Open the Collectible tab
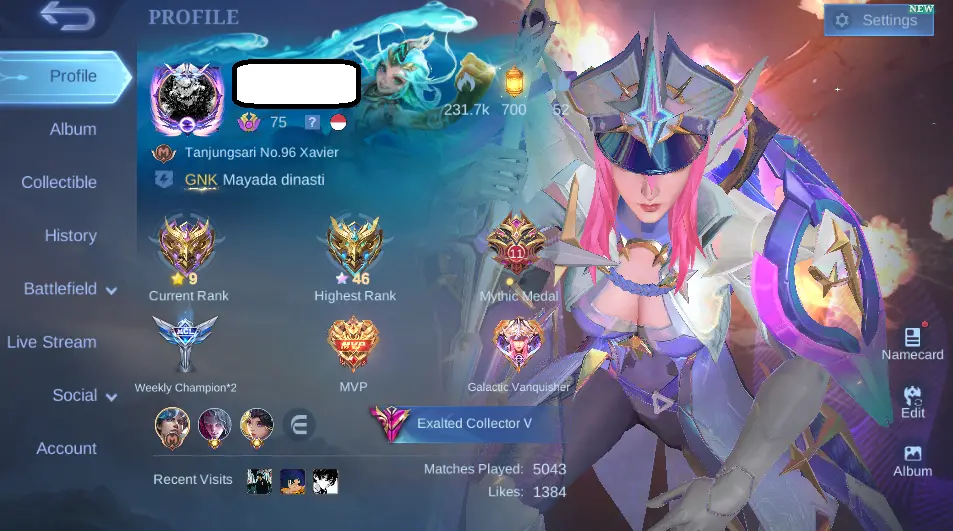Viewport: 953px width, 531px height. 59,182
